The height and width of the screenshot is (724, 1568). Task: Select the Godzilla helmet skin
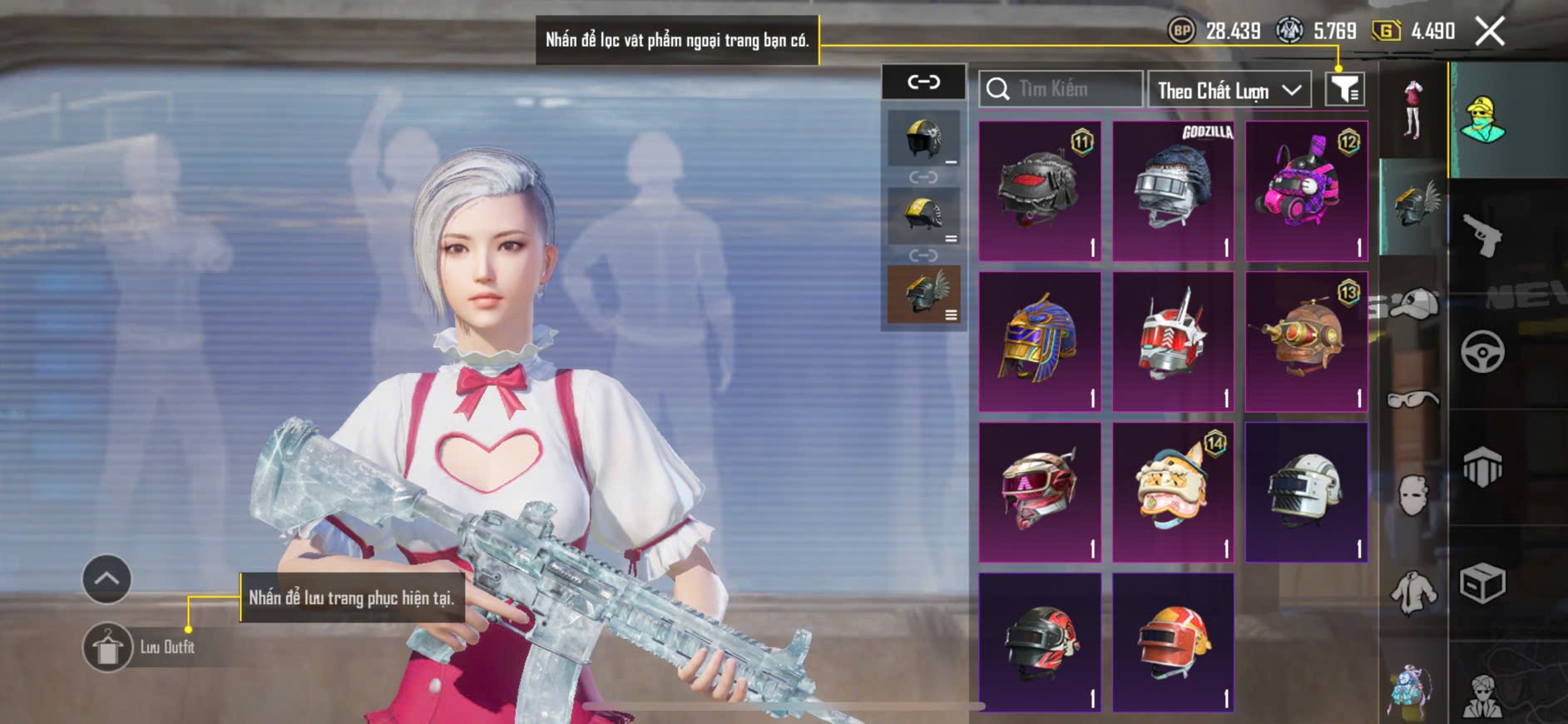click(1173, 191)
